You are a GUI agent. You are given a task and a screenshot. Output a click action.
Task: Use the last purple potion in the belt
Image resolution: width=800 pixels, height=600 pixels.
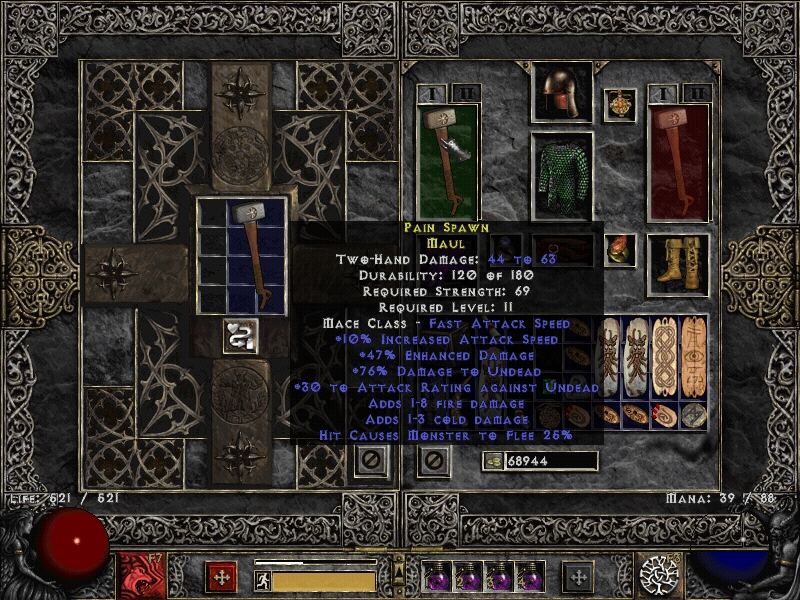pos(530,578)
